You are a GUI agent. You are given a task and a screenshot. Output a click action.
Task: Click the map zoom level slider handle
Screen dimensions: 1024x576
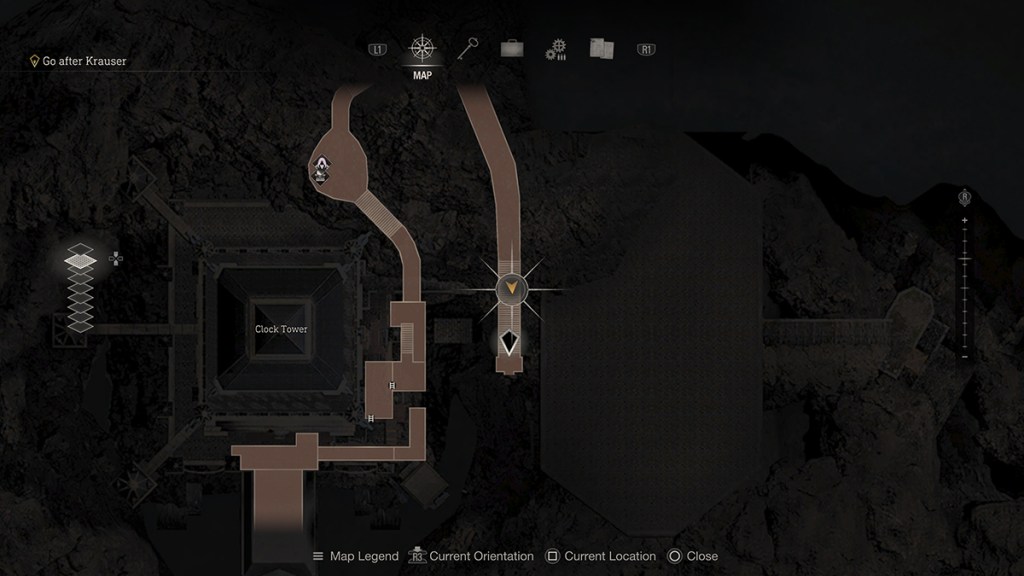[x=965, y=259]
